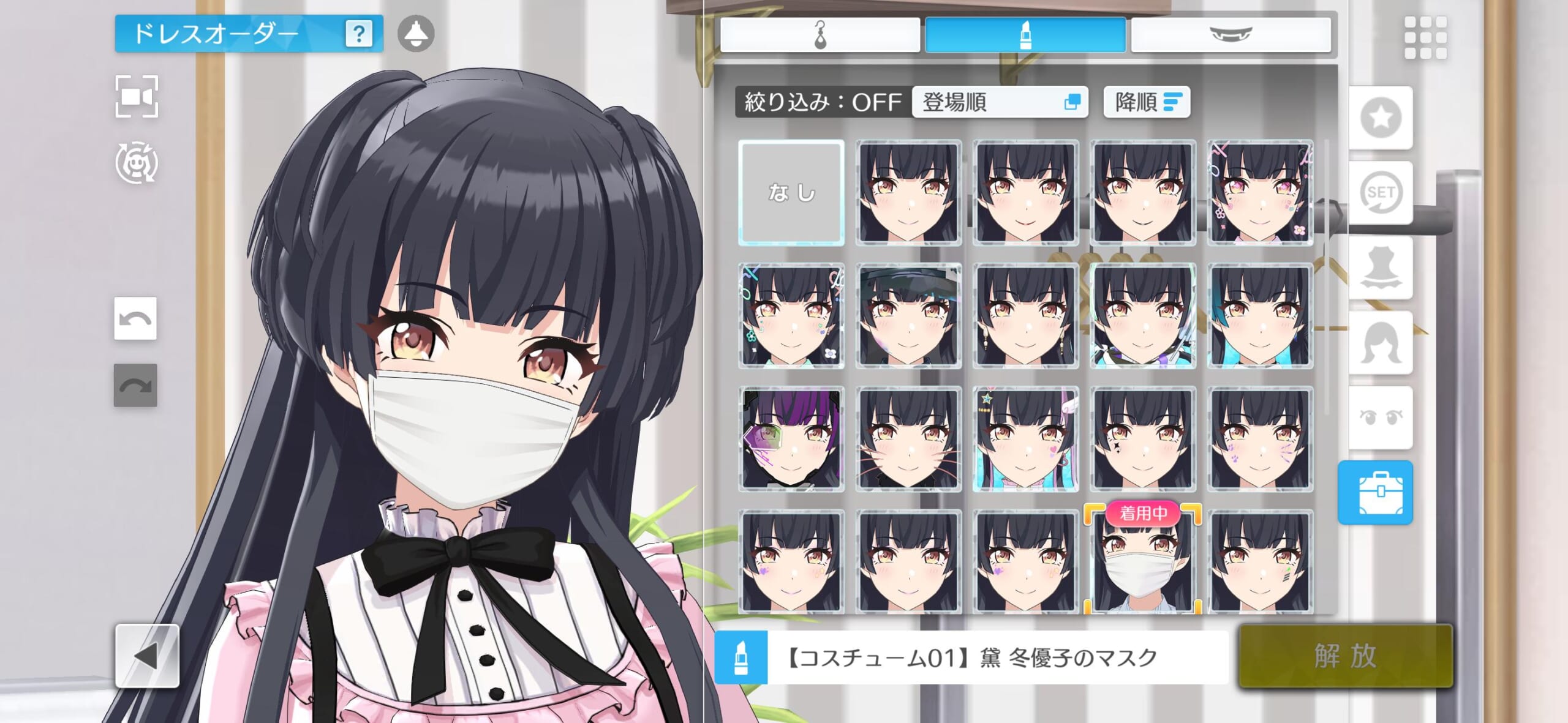Image resolution: width=1568 pixels, height=723 pixels.
Task: Go back with the left arrow button
Action: pos(147,656)
